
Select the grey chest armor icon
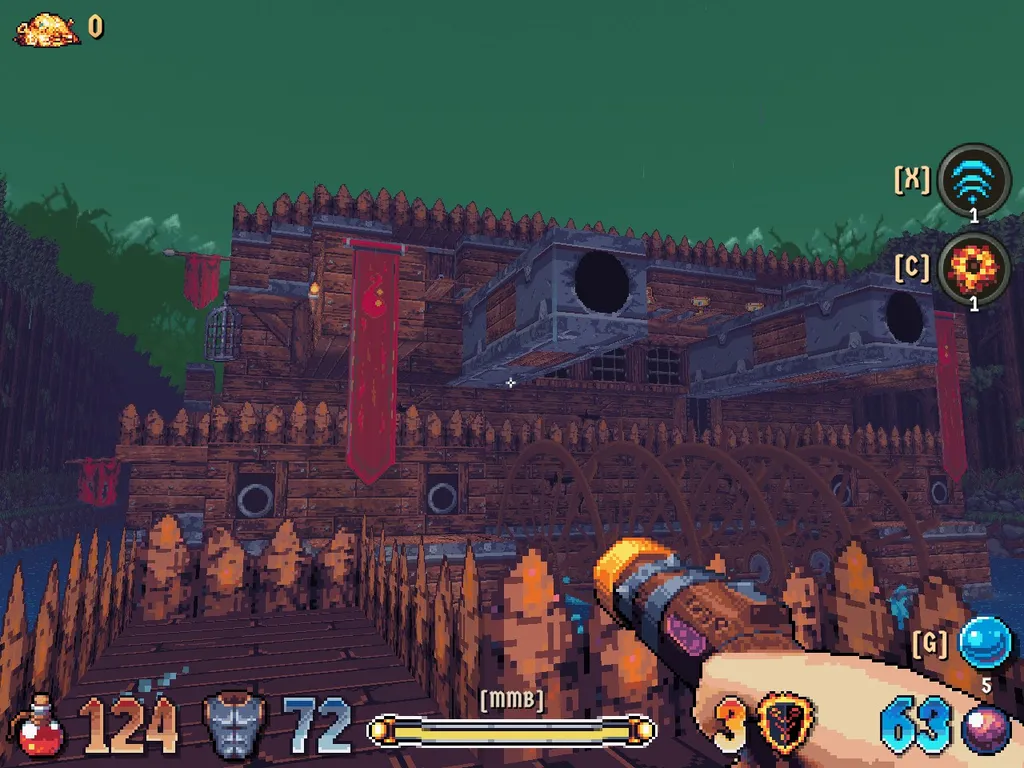pyautogui.click(x=234, y=726)
